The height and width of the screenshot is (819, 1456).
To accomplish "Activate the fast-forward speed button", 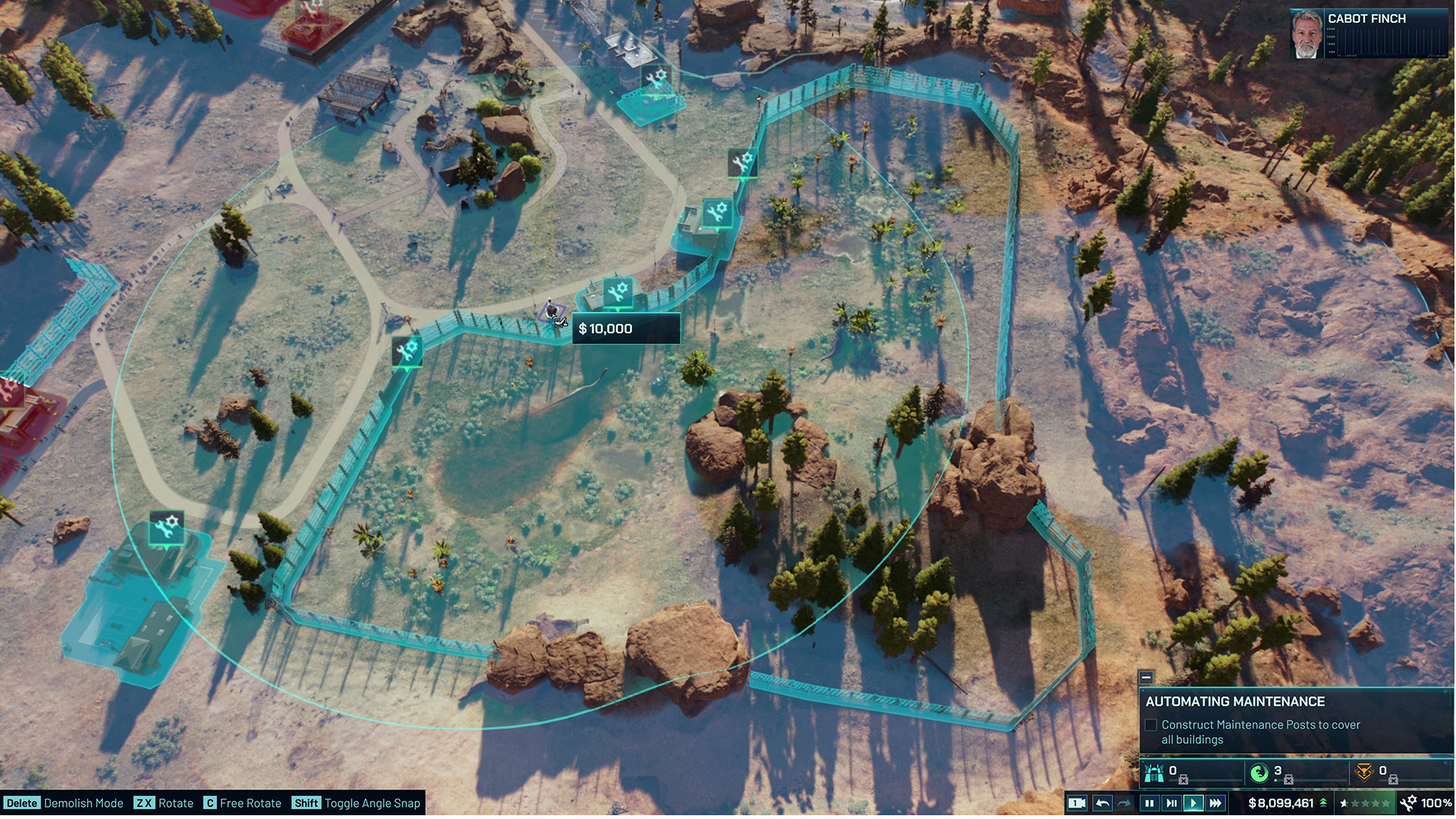I will click(1216, 803).
